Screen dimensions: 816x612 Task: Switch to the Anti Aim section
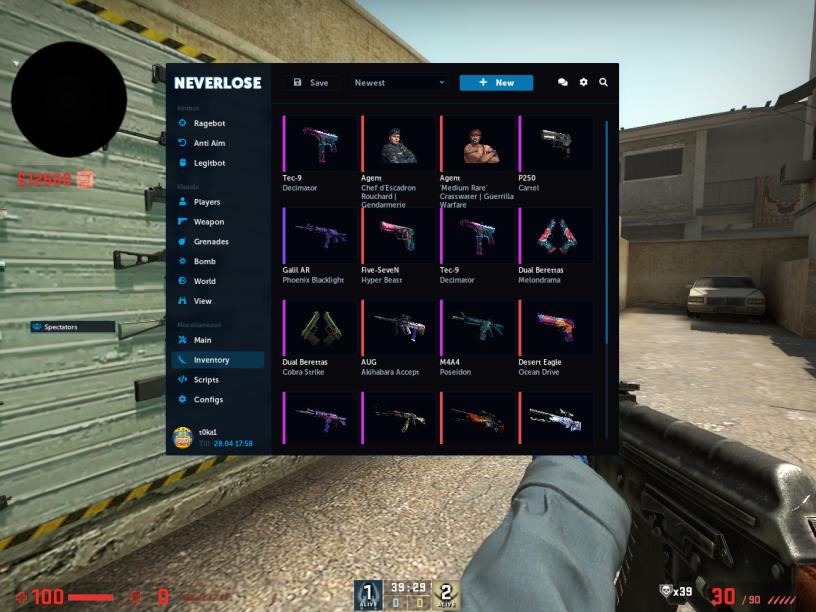coord(208,143)
